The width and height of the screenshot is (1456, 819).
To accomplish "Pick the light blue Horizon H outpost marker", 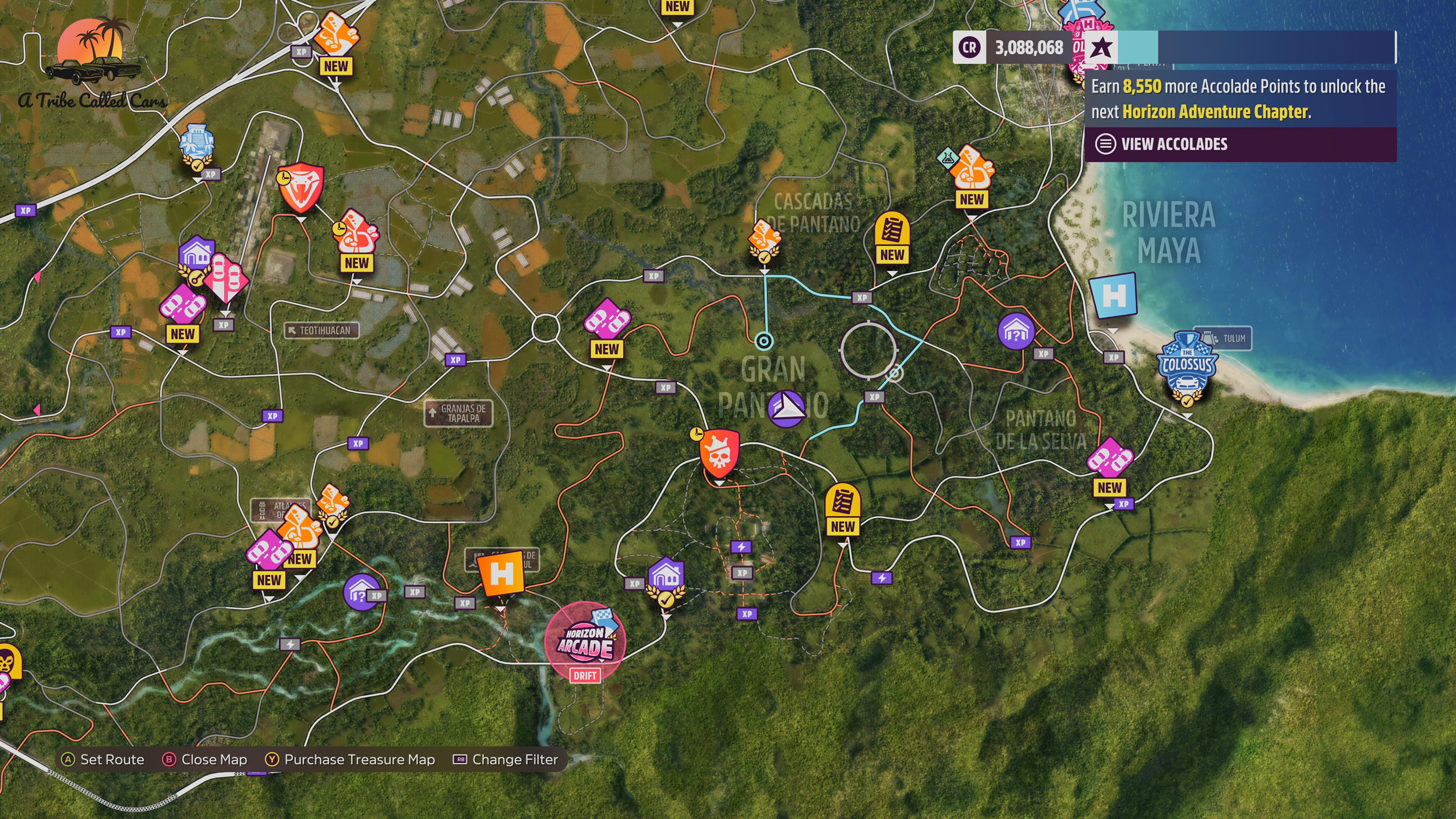I will [1113, 295].
